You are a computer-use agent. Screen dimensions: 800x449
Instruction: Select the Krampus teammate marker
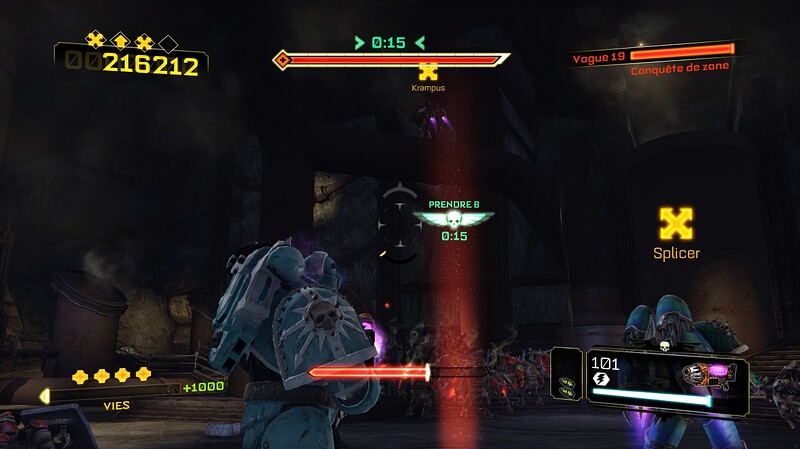pyautogui.click(x=428, y=71)
